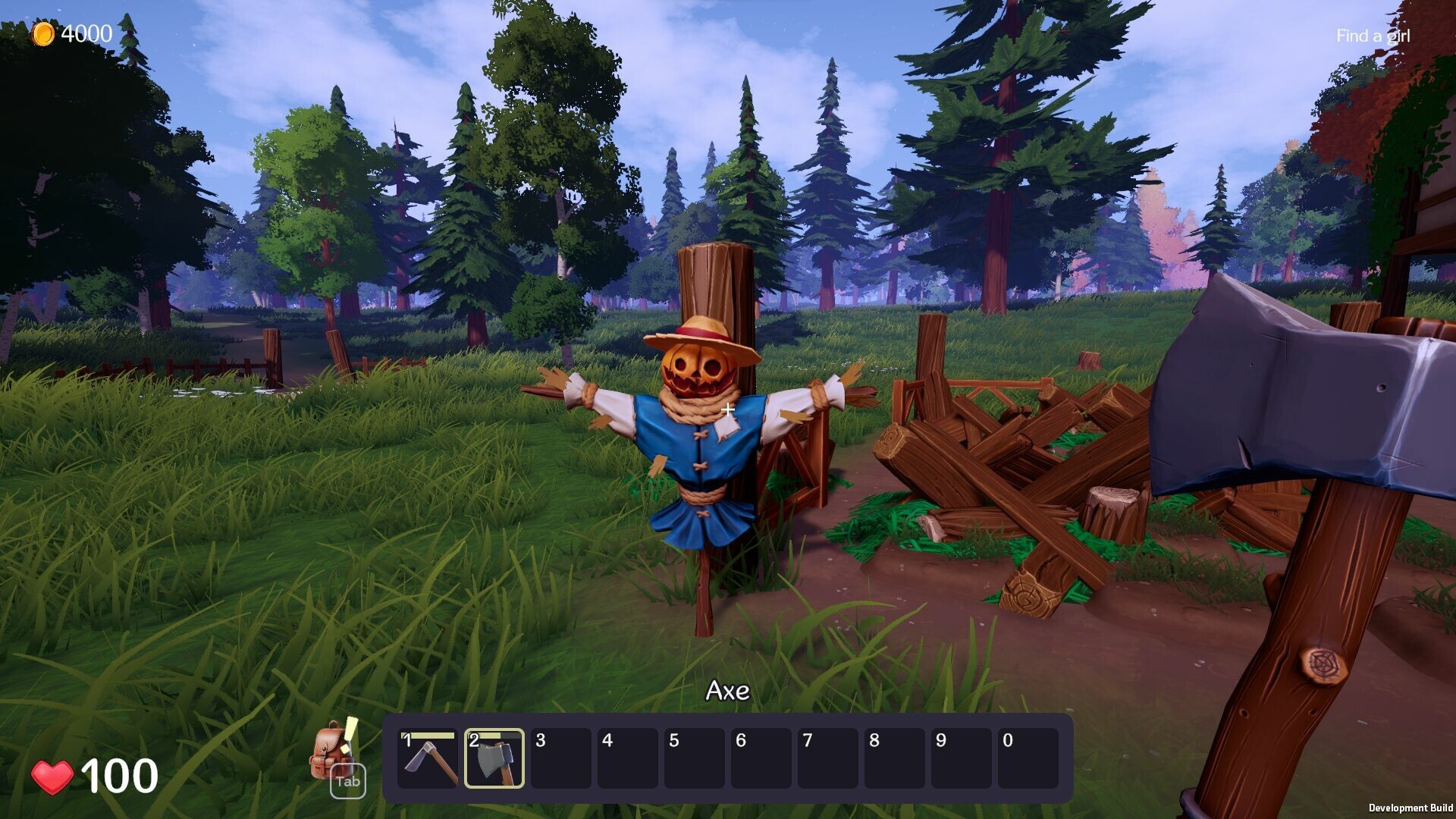The image size is (1456, 819).
Task: Click the 'Axe' item name label
Action: [729, 691]
